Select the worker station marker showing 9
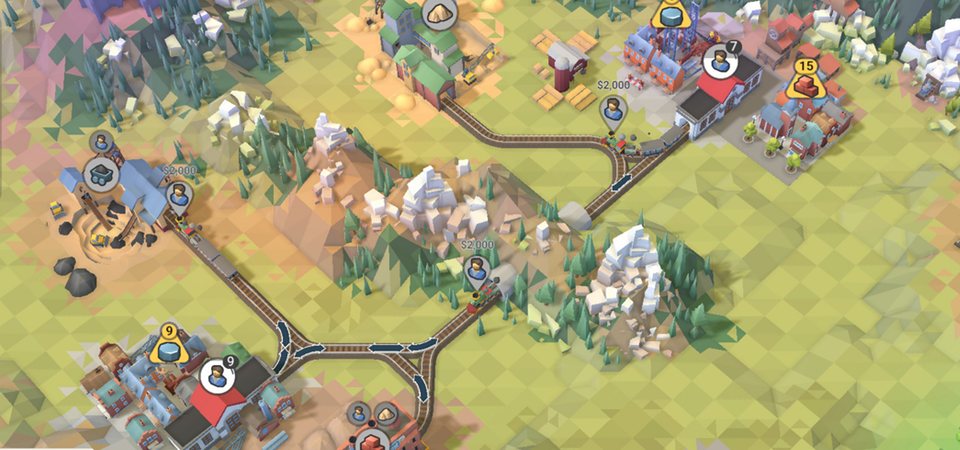 (215, 377)
